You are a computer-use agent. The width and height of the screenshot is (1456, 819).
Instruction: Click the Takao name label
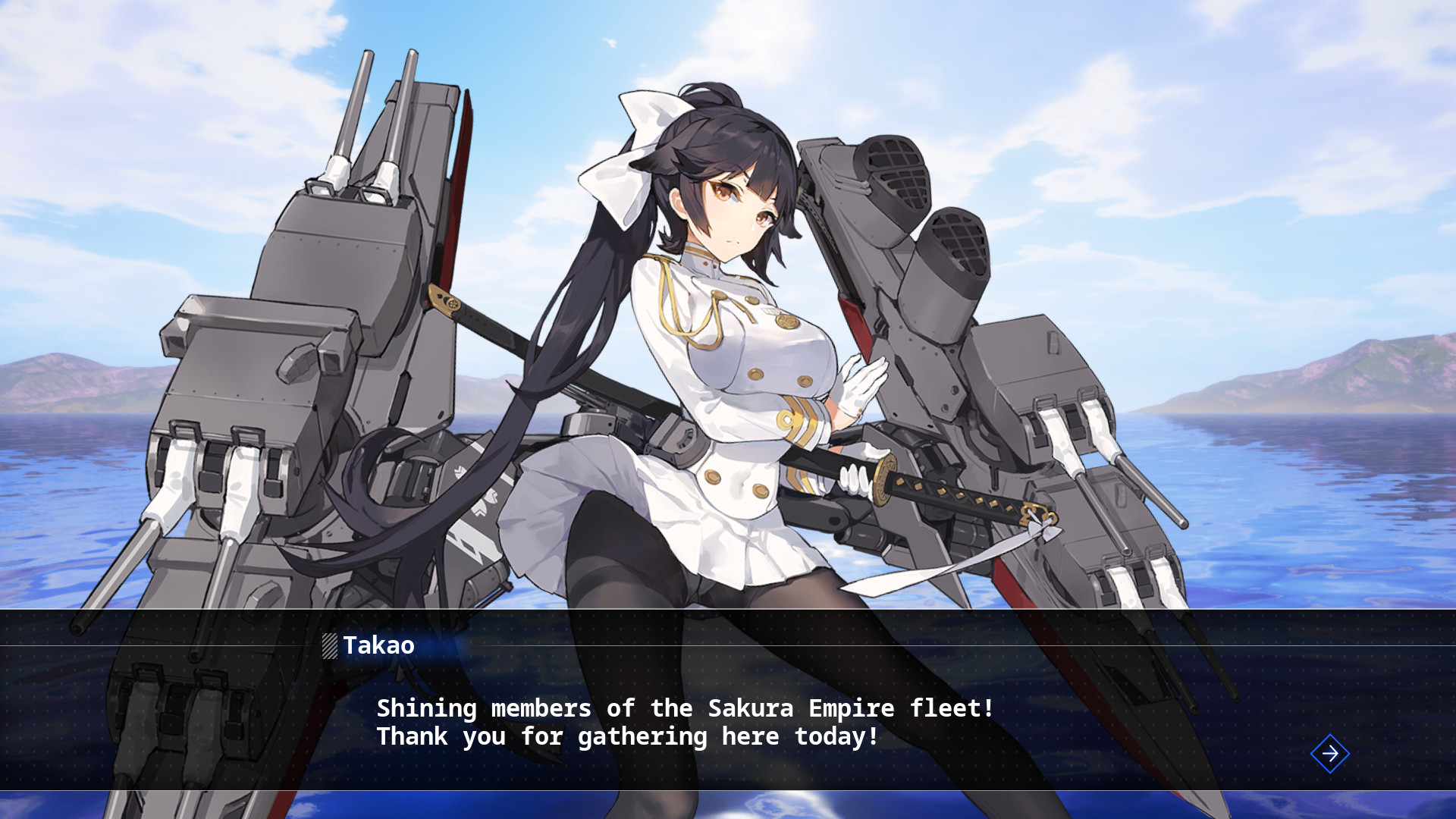377,646
